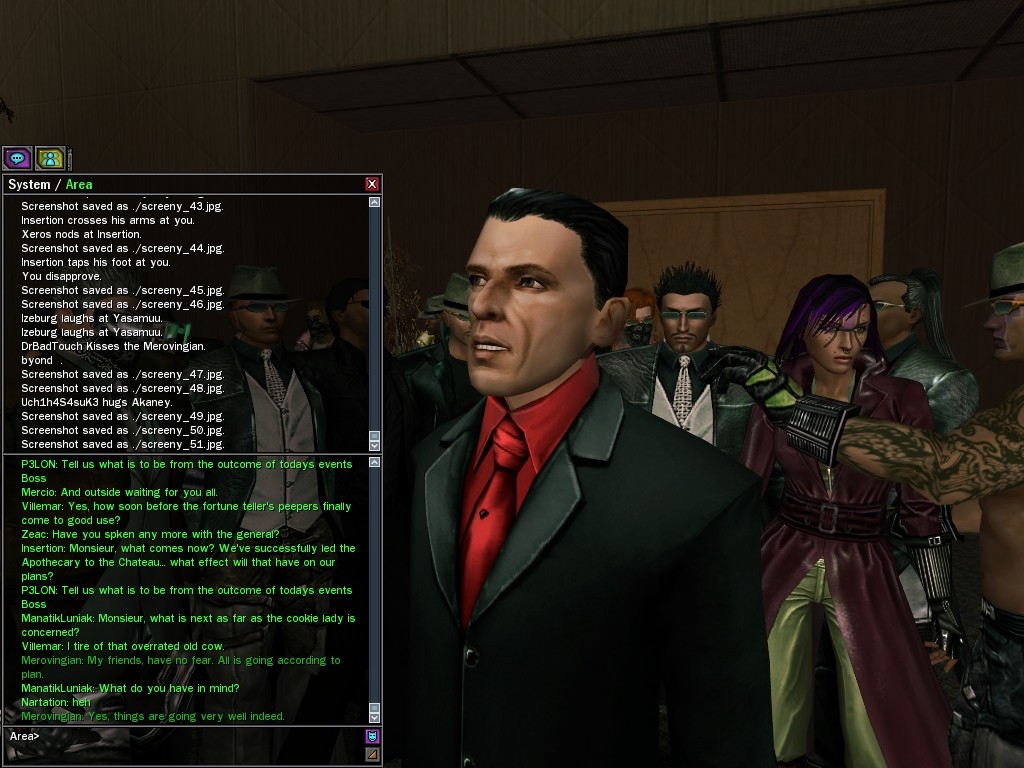The image size is (1024, 768).
Task: Open the yellow people group icon
Action: tap(50, 158)
